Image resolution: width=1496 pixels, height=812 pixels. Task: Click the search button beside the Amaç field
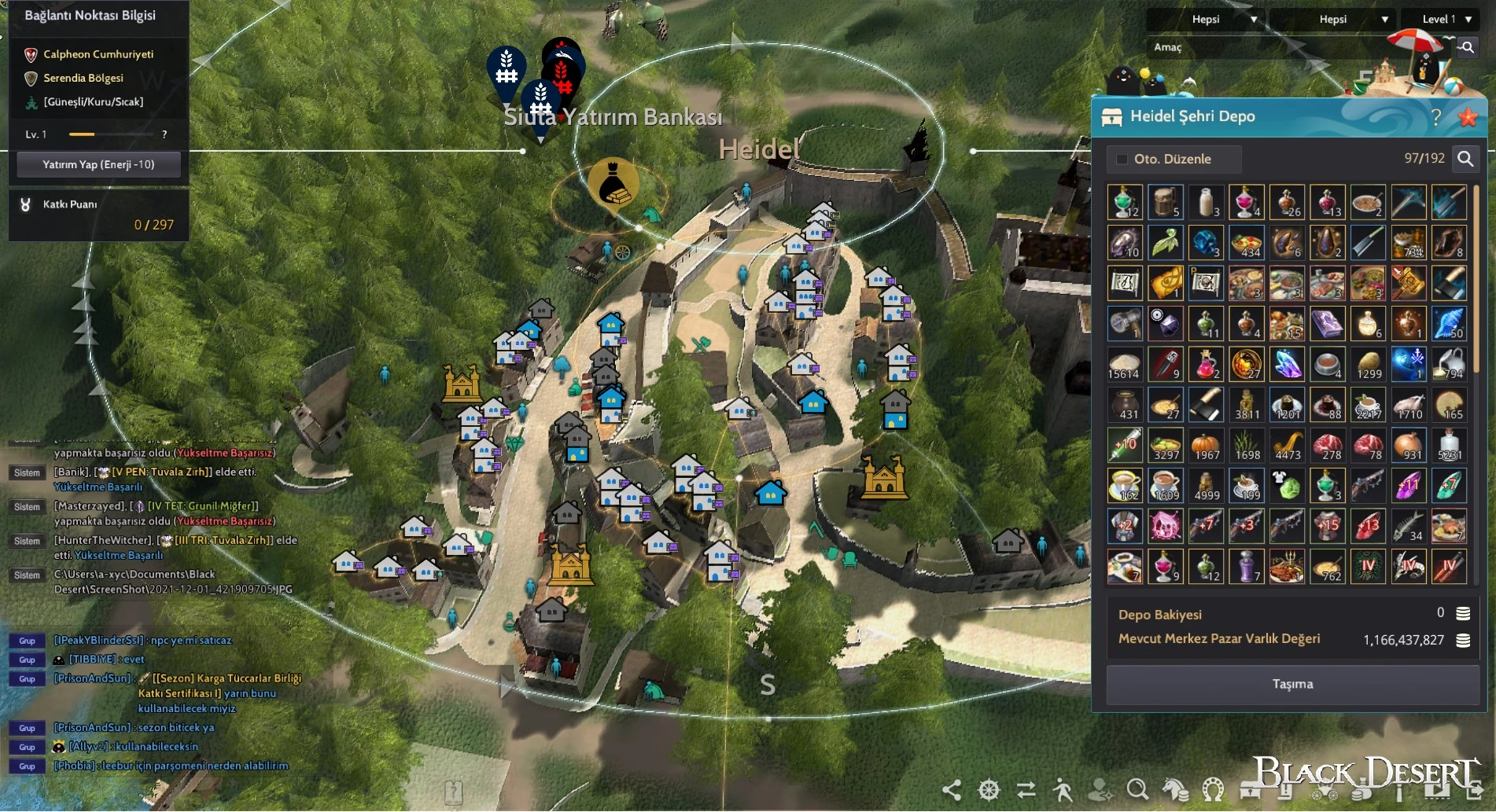pyautogui.click(x=1466, y=47)
